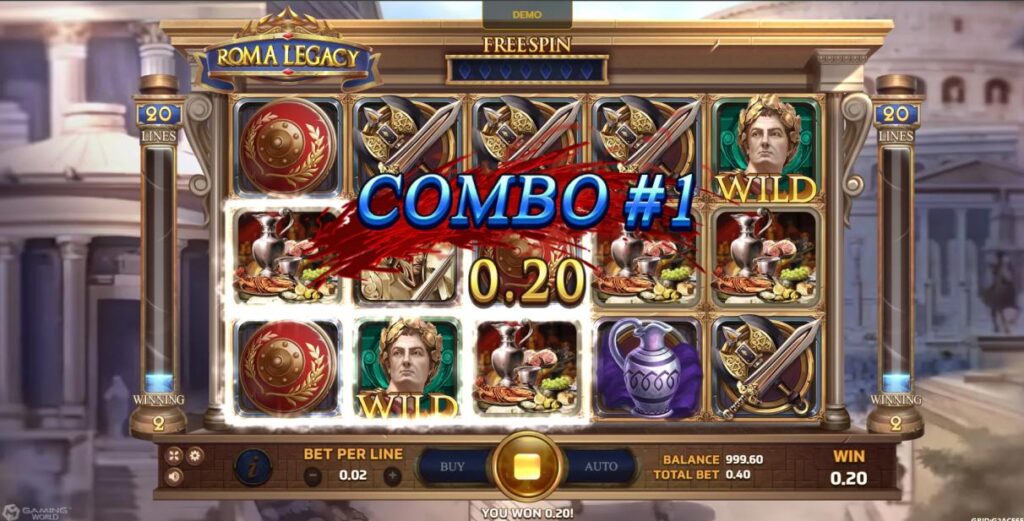Open the info paytable button
The image size is (1024, 521).
252,467
